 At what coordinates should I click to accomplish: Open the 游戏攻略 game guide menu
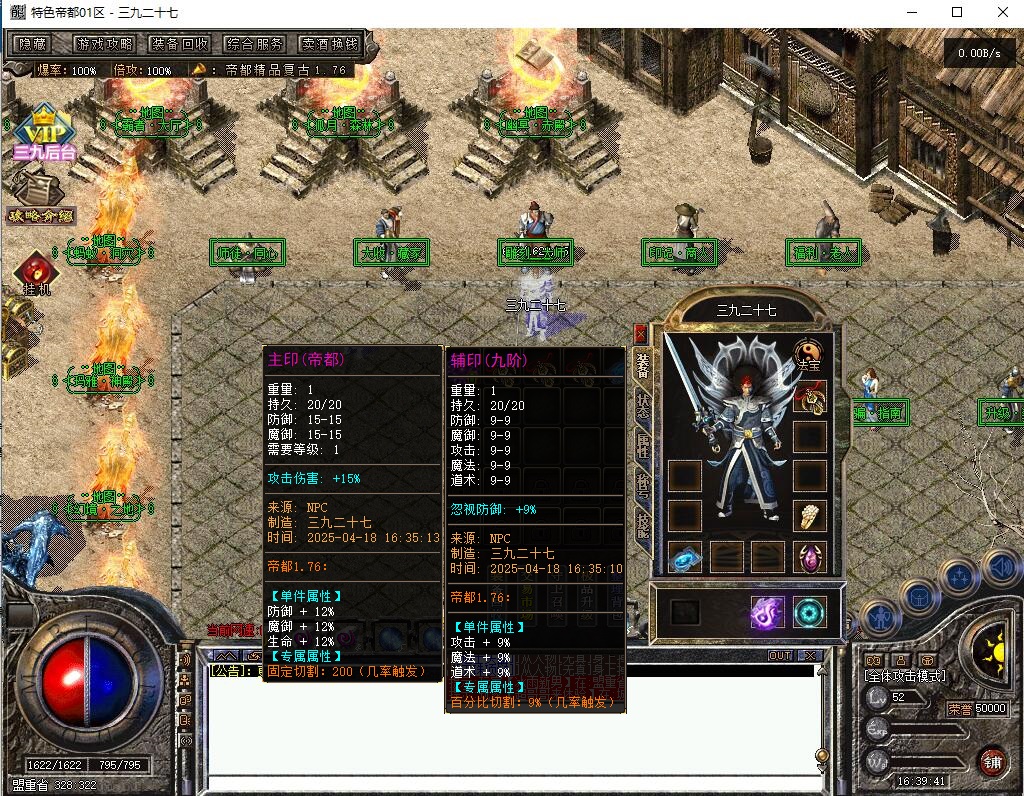tap(104, 44)
